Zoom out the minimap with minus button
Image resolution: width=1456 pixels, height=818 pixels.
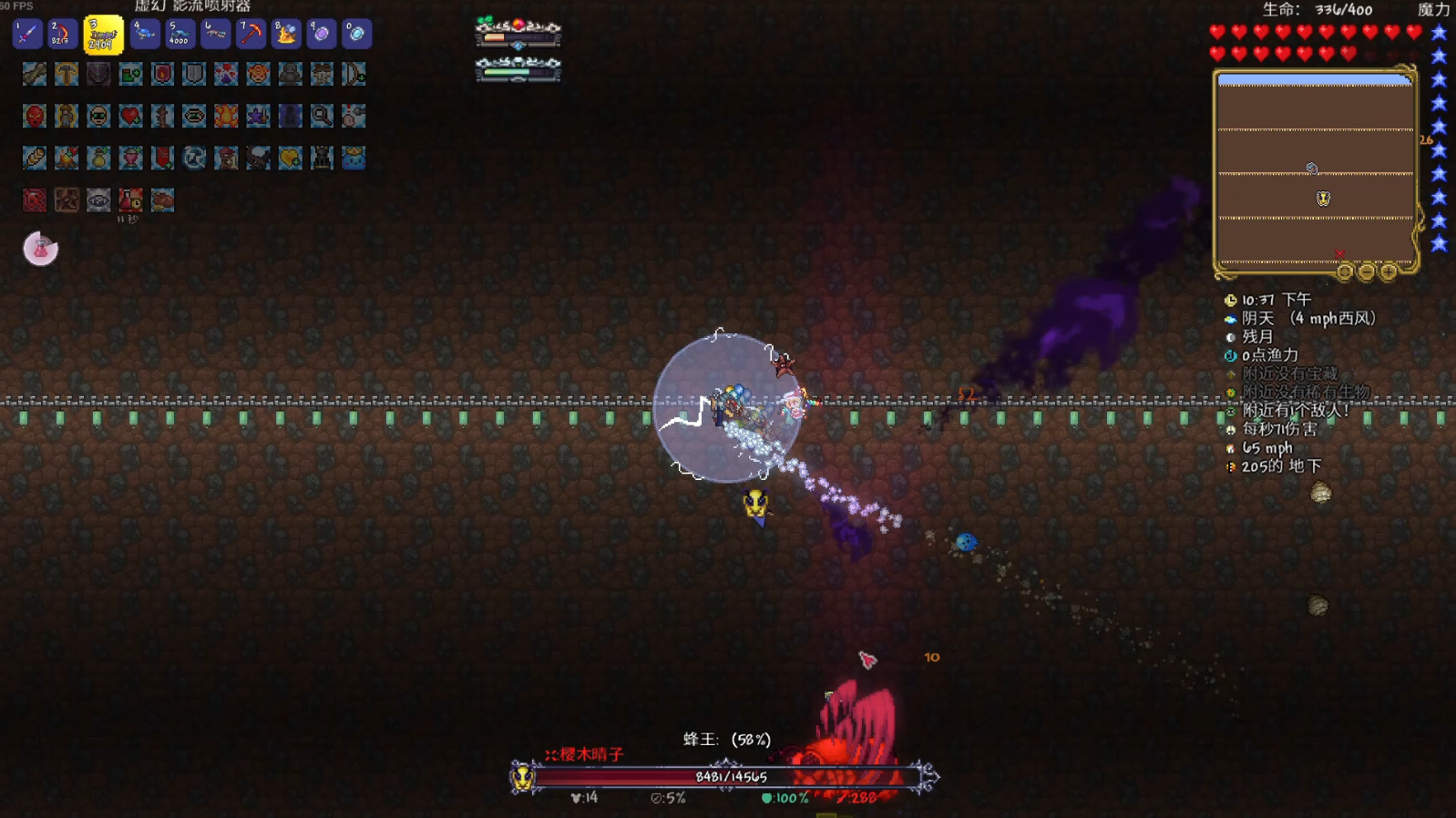click(1366, 271)
